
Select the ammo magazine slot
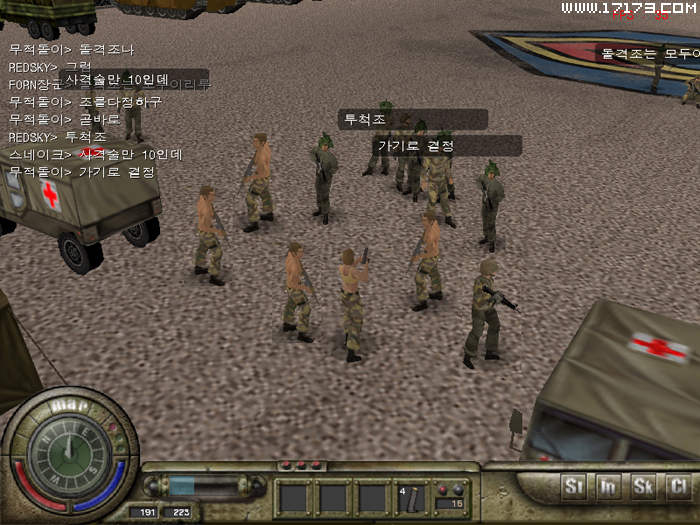click(414, 497)
